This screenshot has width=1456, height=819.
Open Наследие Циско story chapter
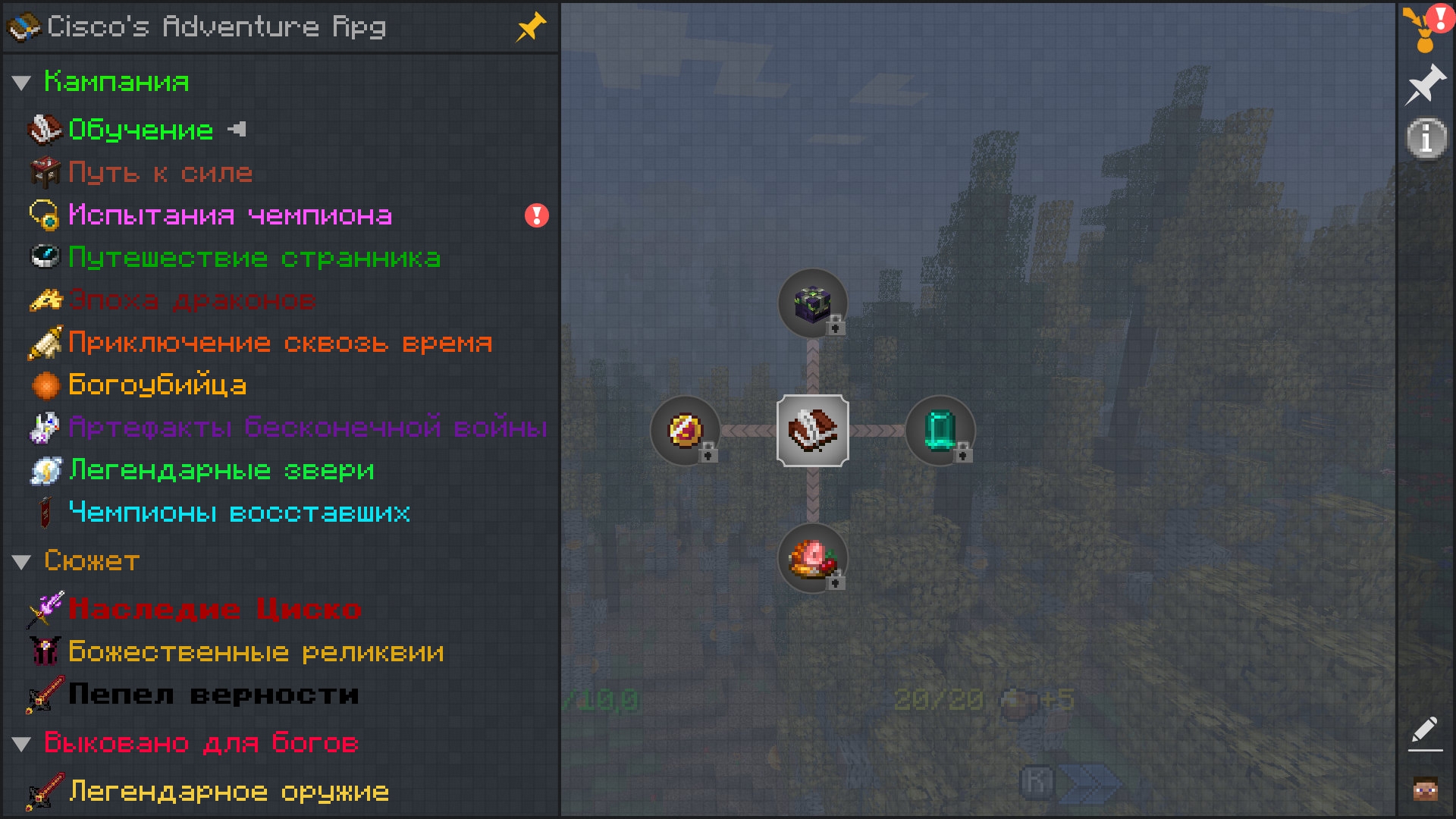click(x=215, y=610)
